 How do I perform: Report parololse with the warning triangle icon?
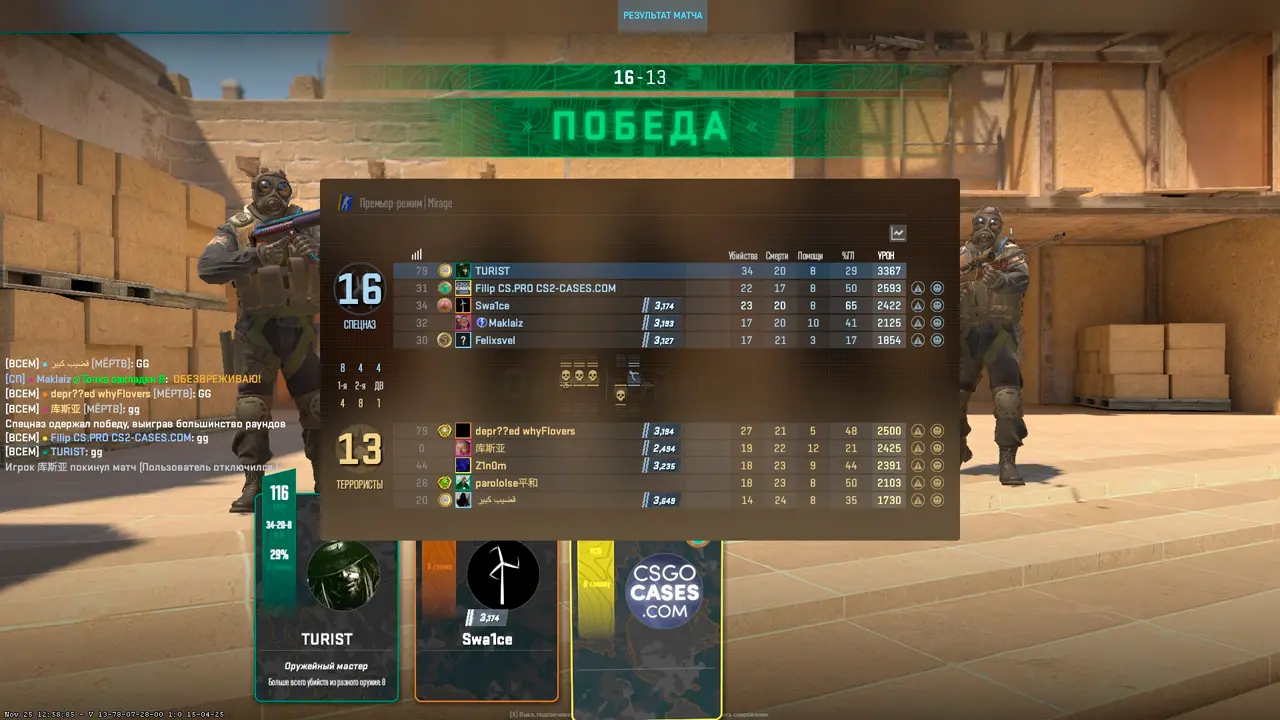tap(918, 483)
